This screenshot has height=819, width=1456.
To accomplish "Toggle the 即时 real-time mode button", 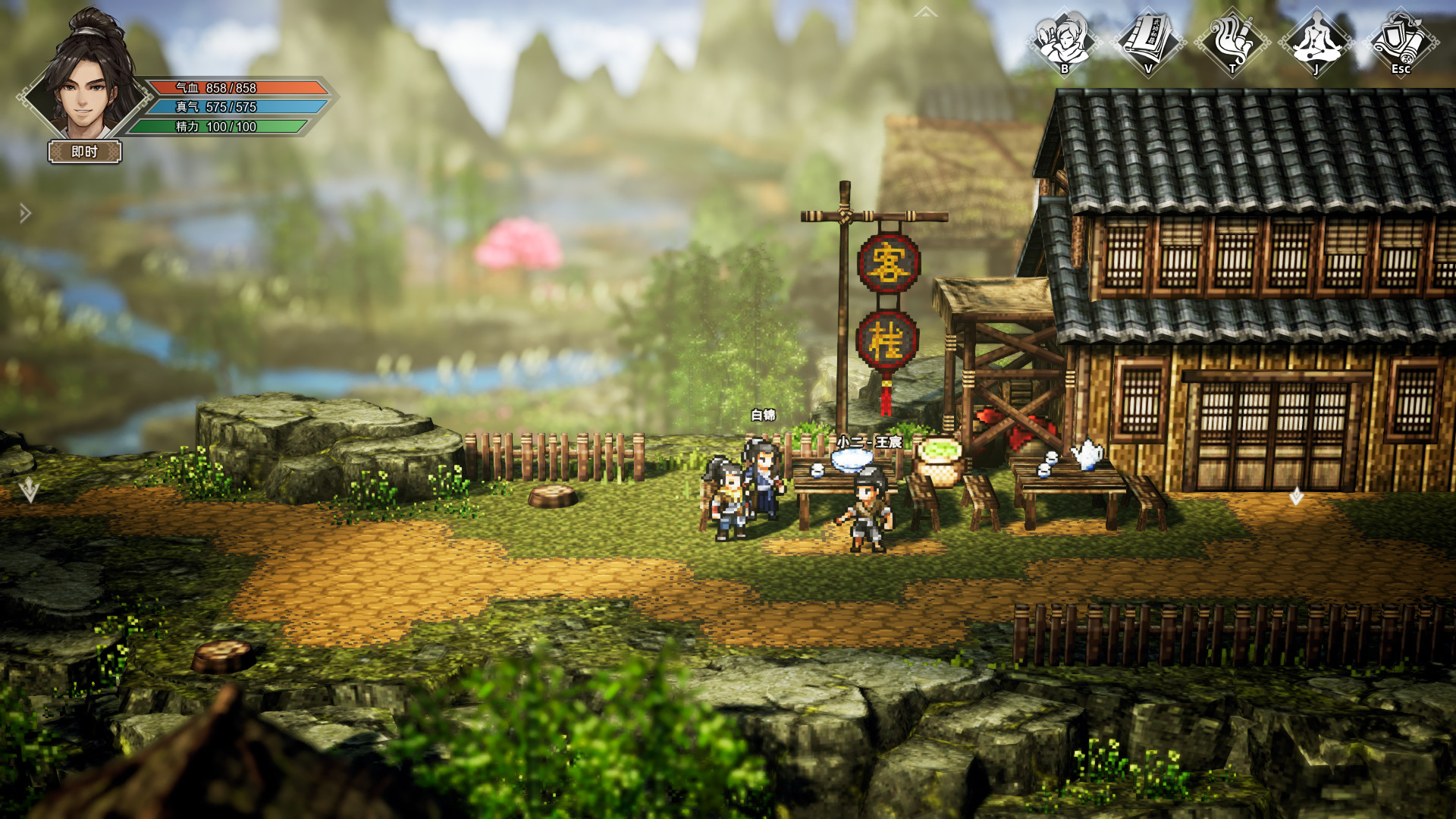I will 85,152.
